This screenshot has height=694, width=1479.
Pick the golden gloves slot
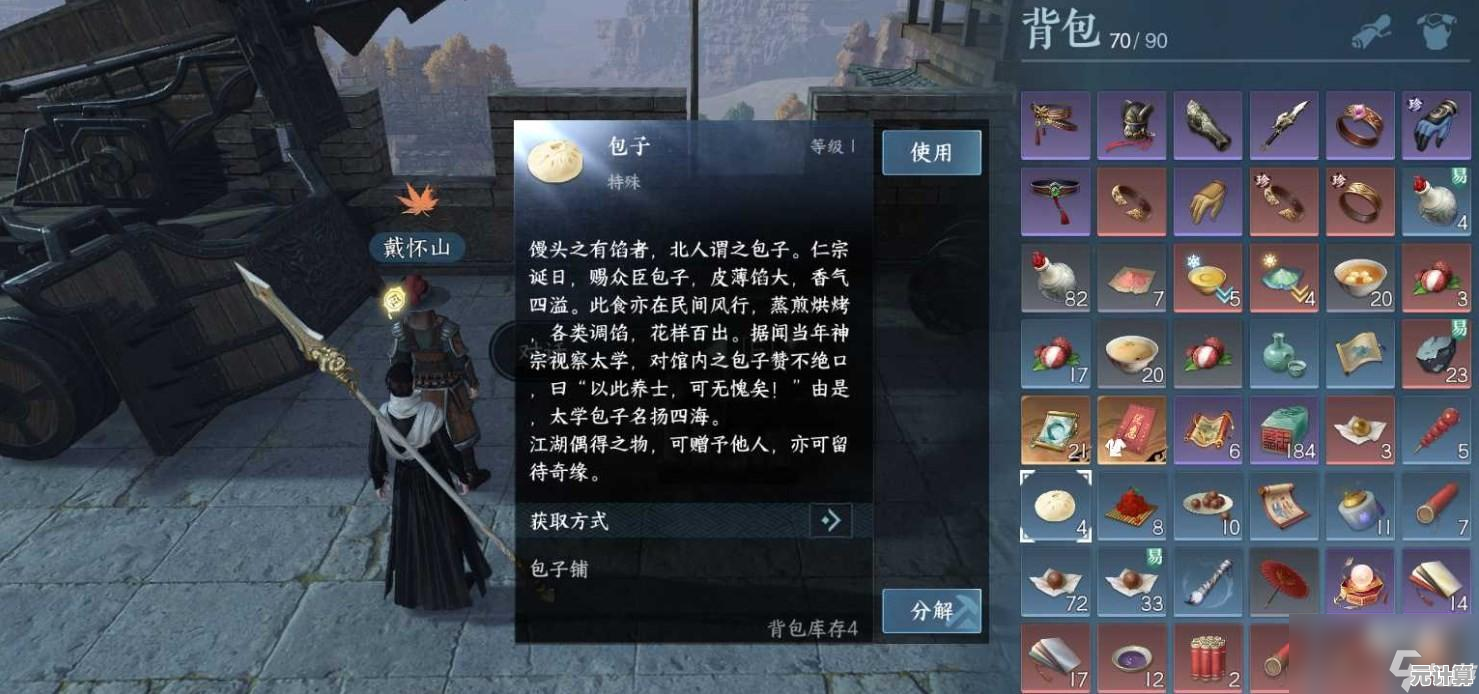point(1207,201)
